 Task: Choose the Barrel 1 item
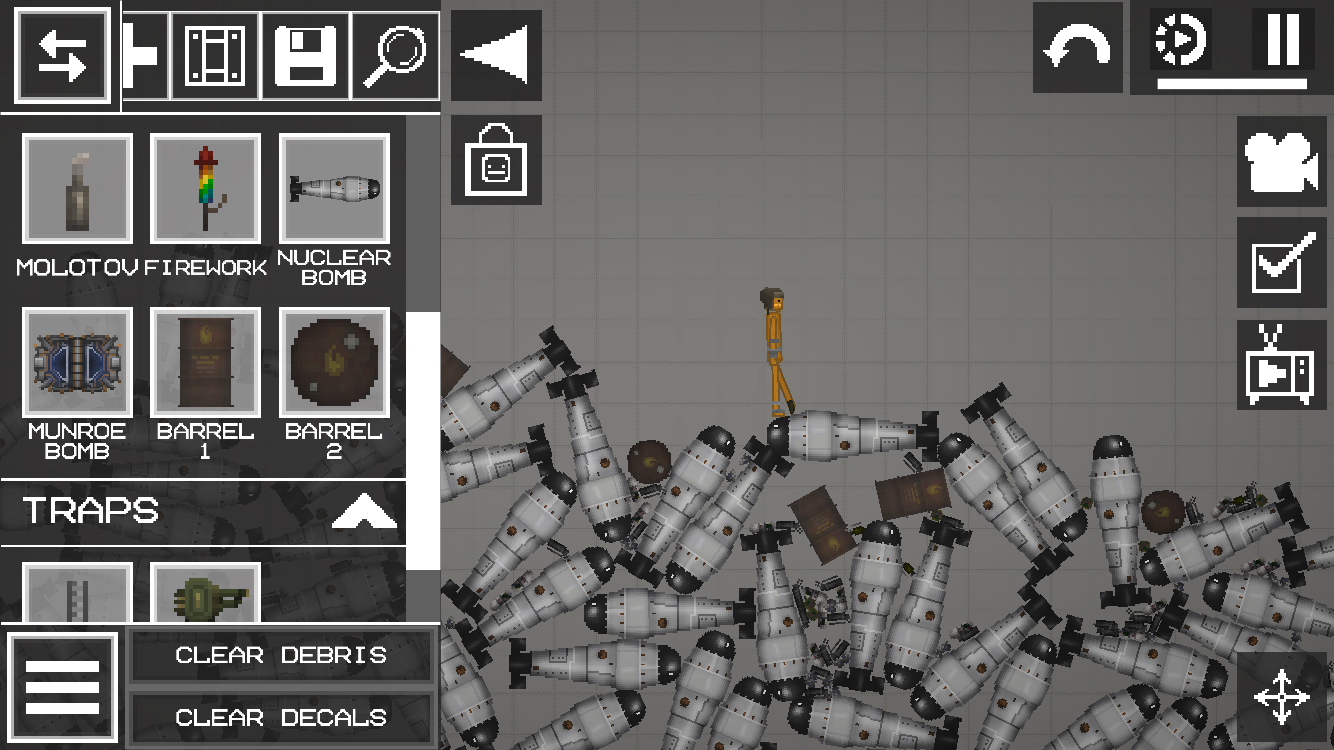205,362
